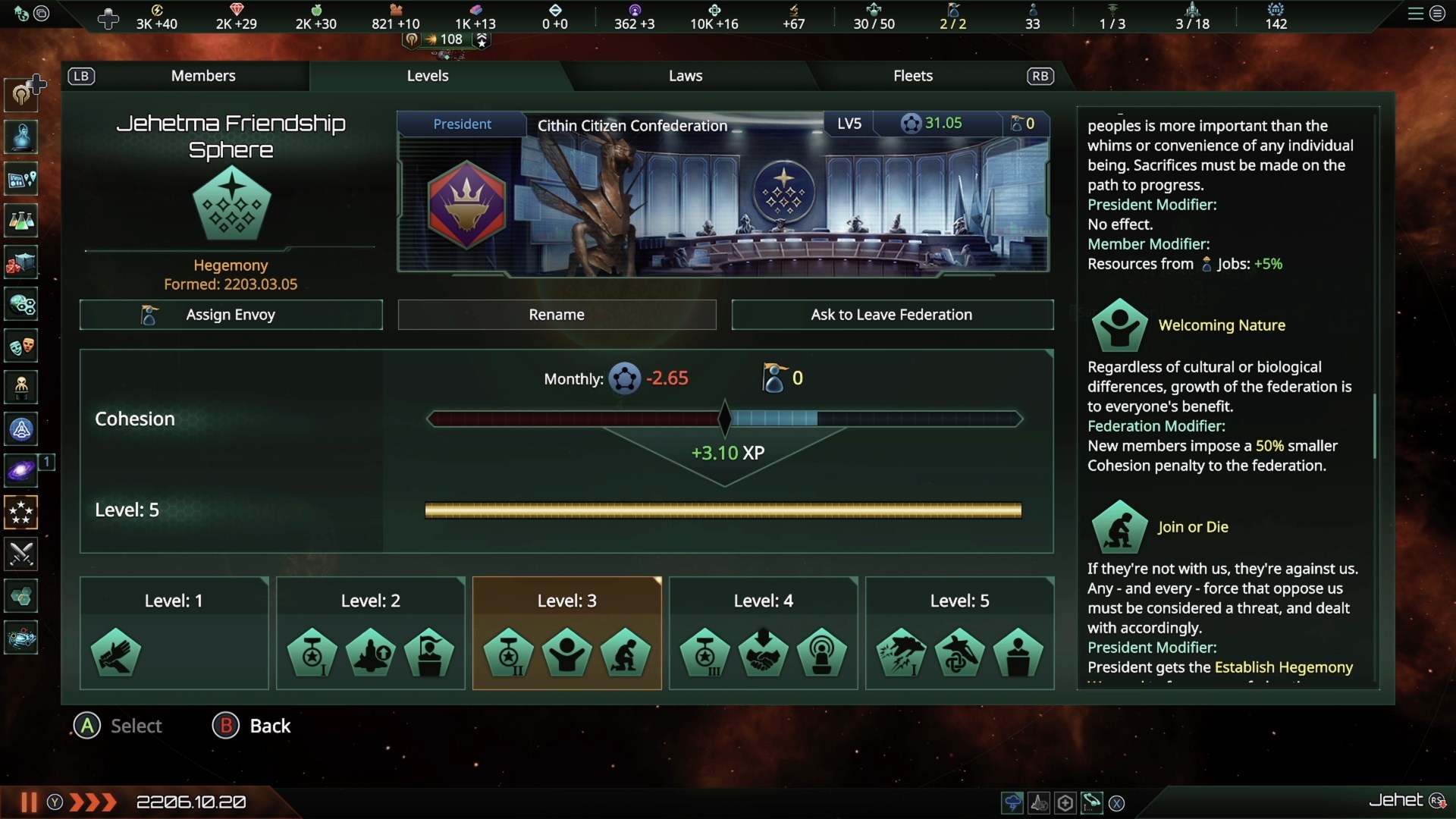
Task: Switch to the Fleets tab
Action: click(913, 76)
